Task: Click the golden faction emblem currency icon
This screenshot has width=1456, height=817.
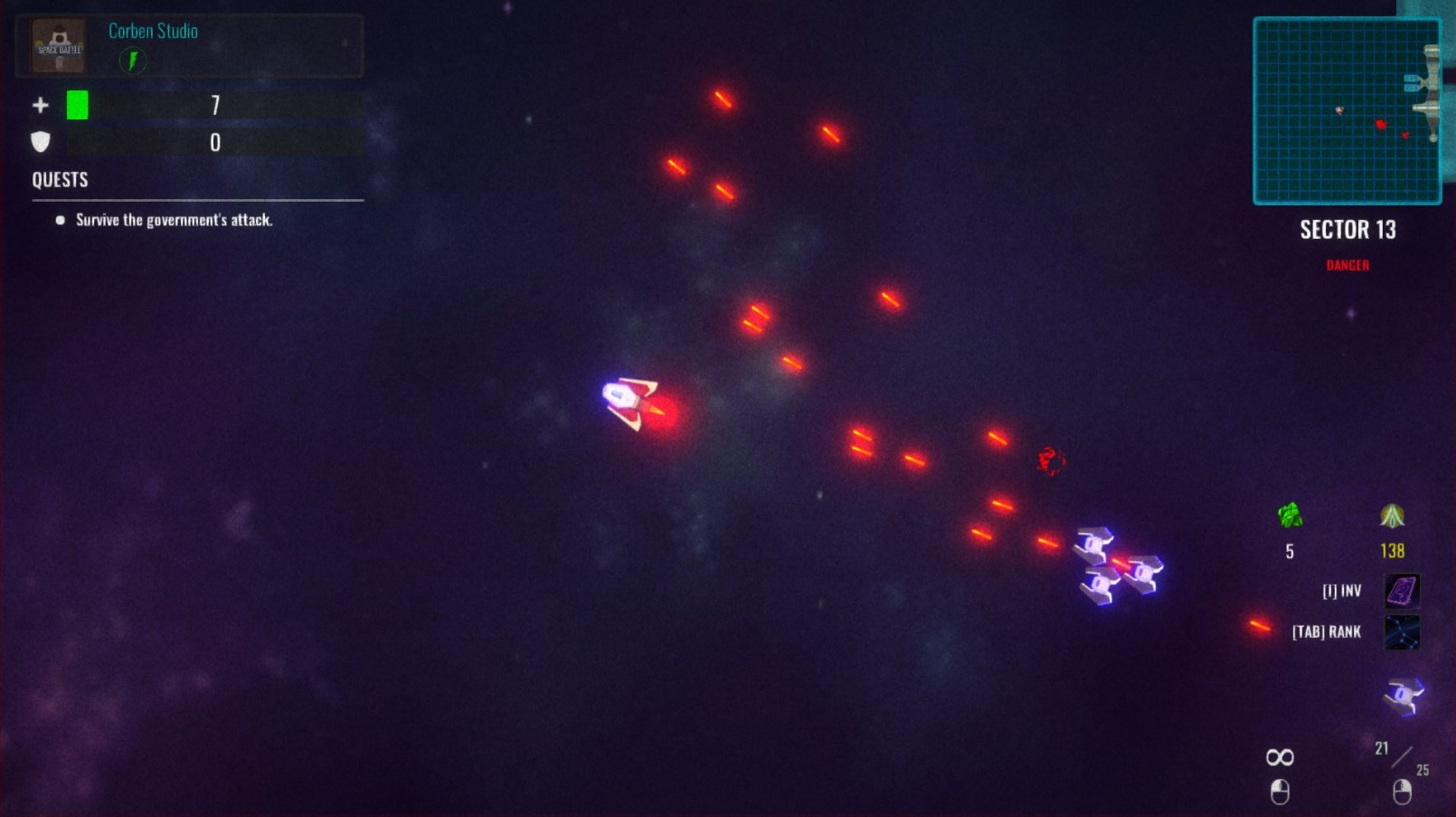Action: tap(1391, 518)
